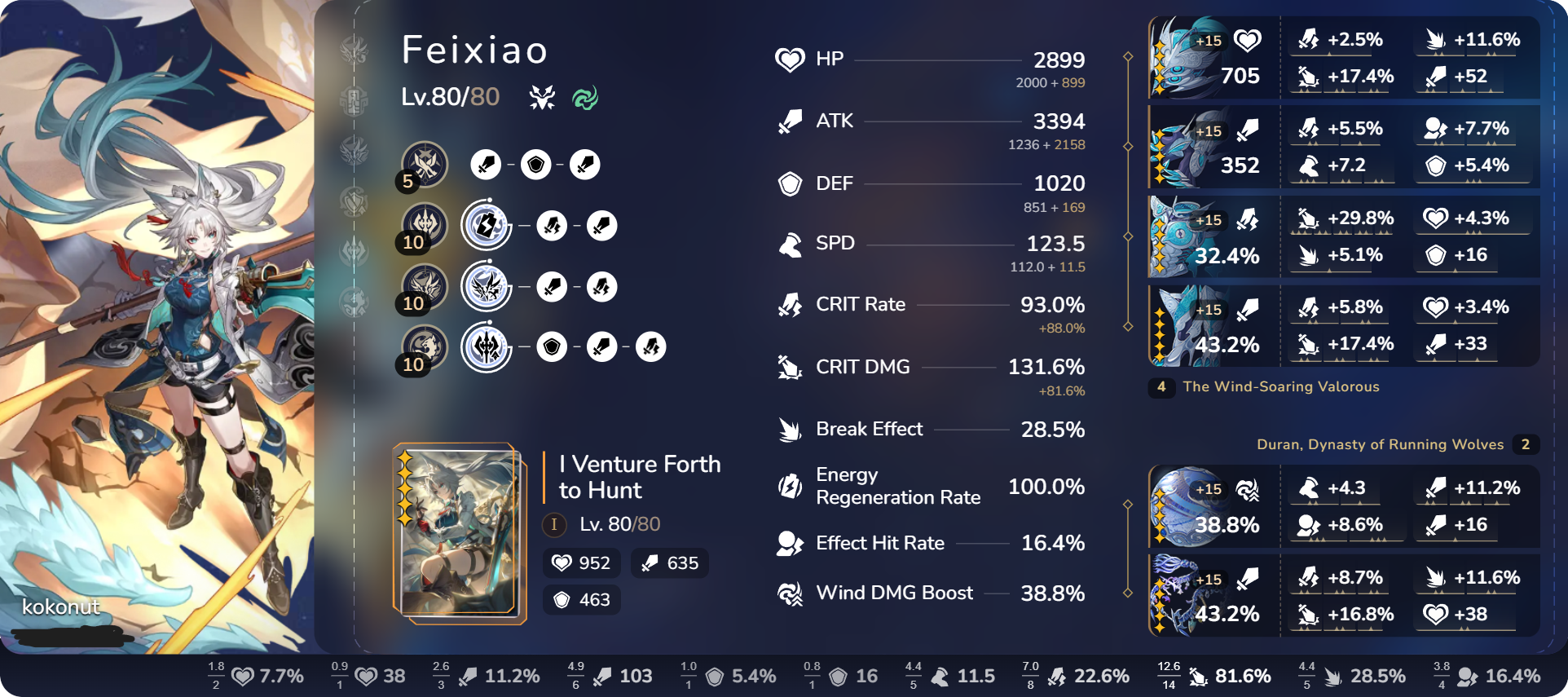Click the level 10 Ultimate trace icon
1568x697 pixels.
pyautogui.click(x=486, y=287)
